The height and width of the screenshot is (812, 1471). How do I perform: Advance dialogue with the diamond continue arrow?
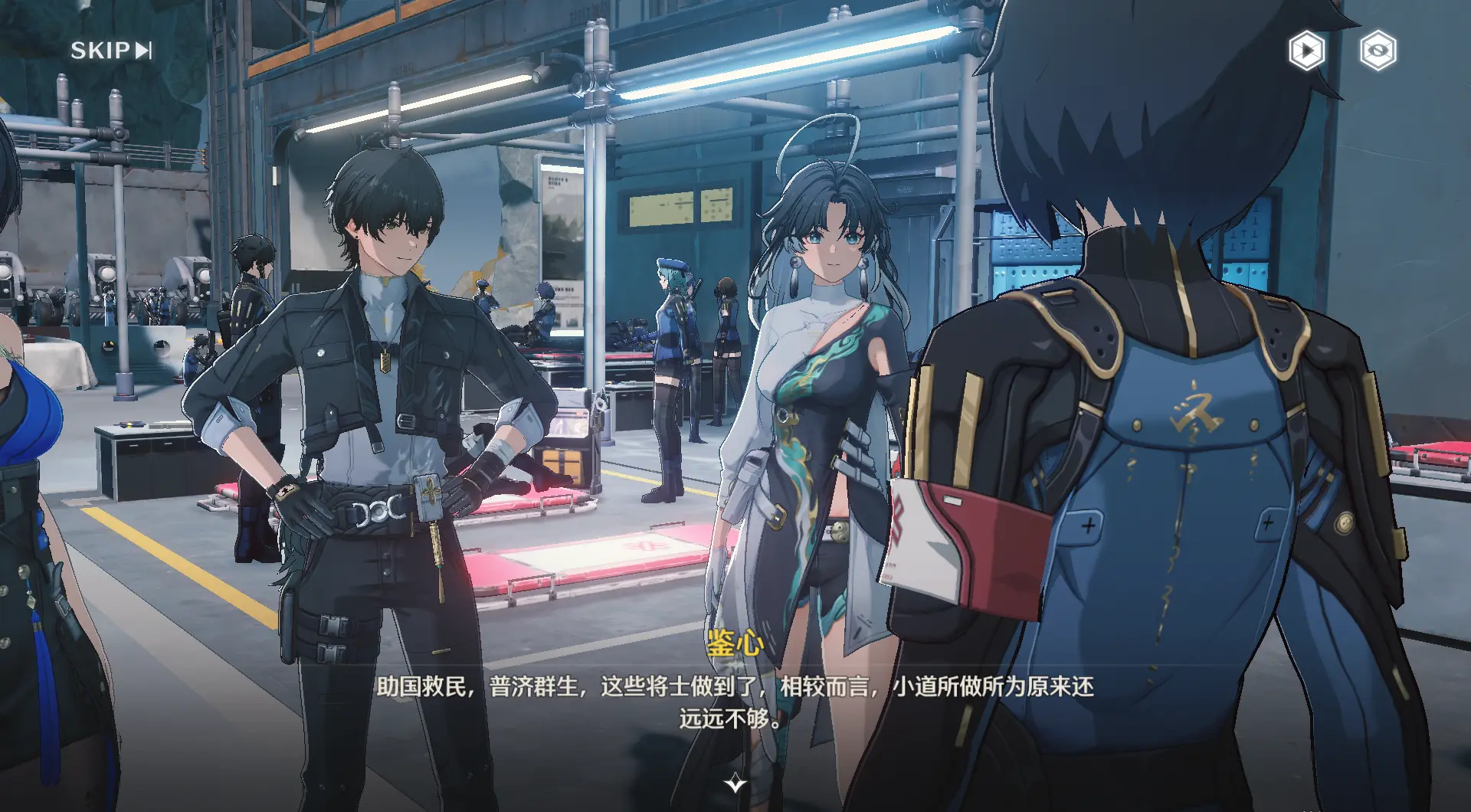[x=735, y=783]
